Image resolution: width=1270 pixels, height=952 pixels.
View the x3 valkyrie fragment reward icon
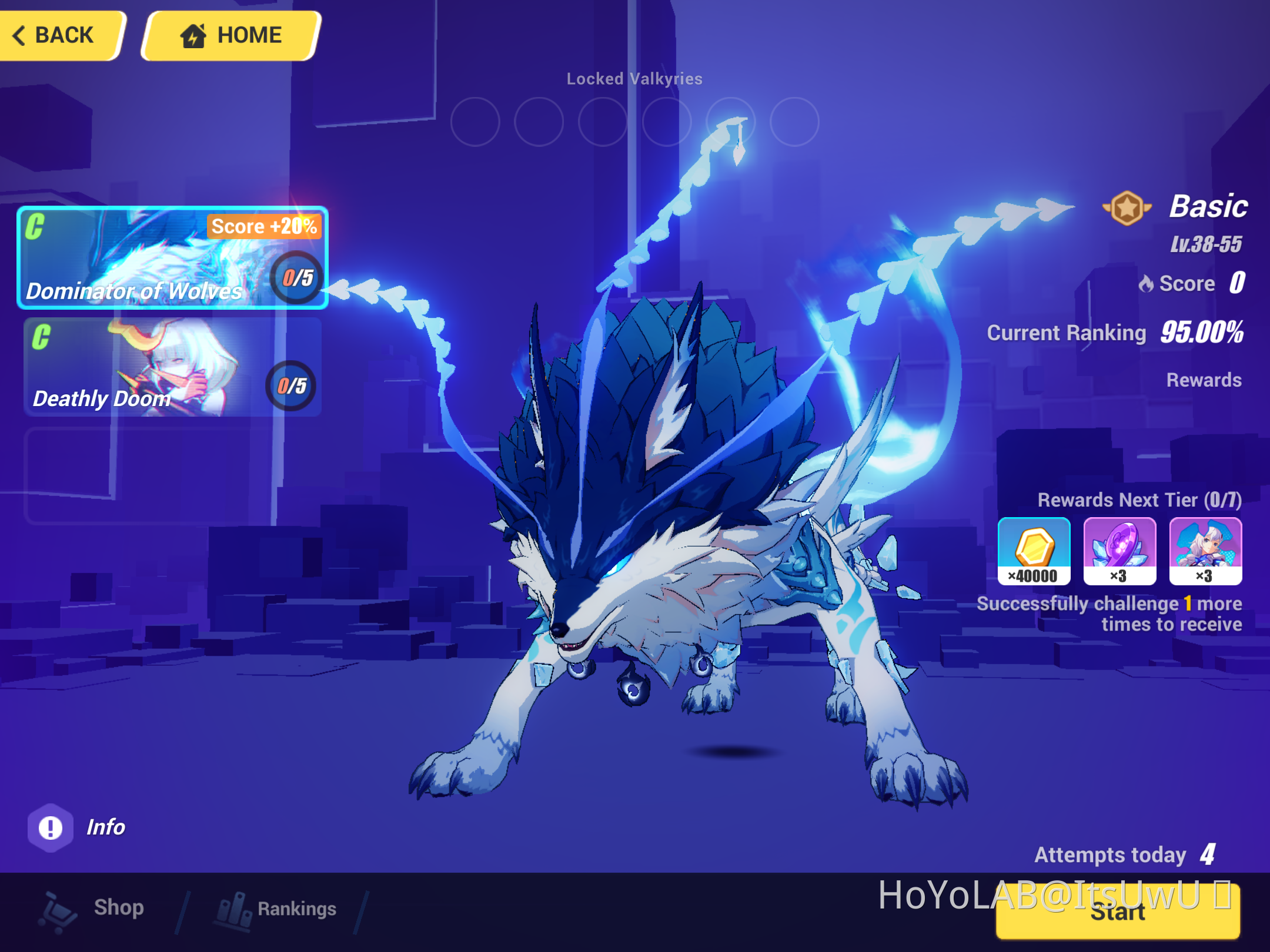[1205, 551]
